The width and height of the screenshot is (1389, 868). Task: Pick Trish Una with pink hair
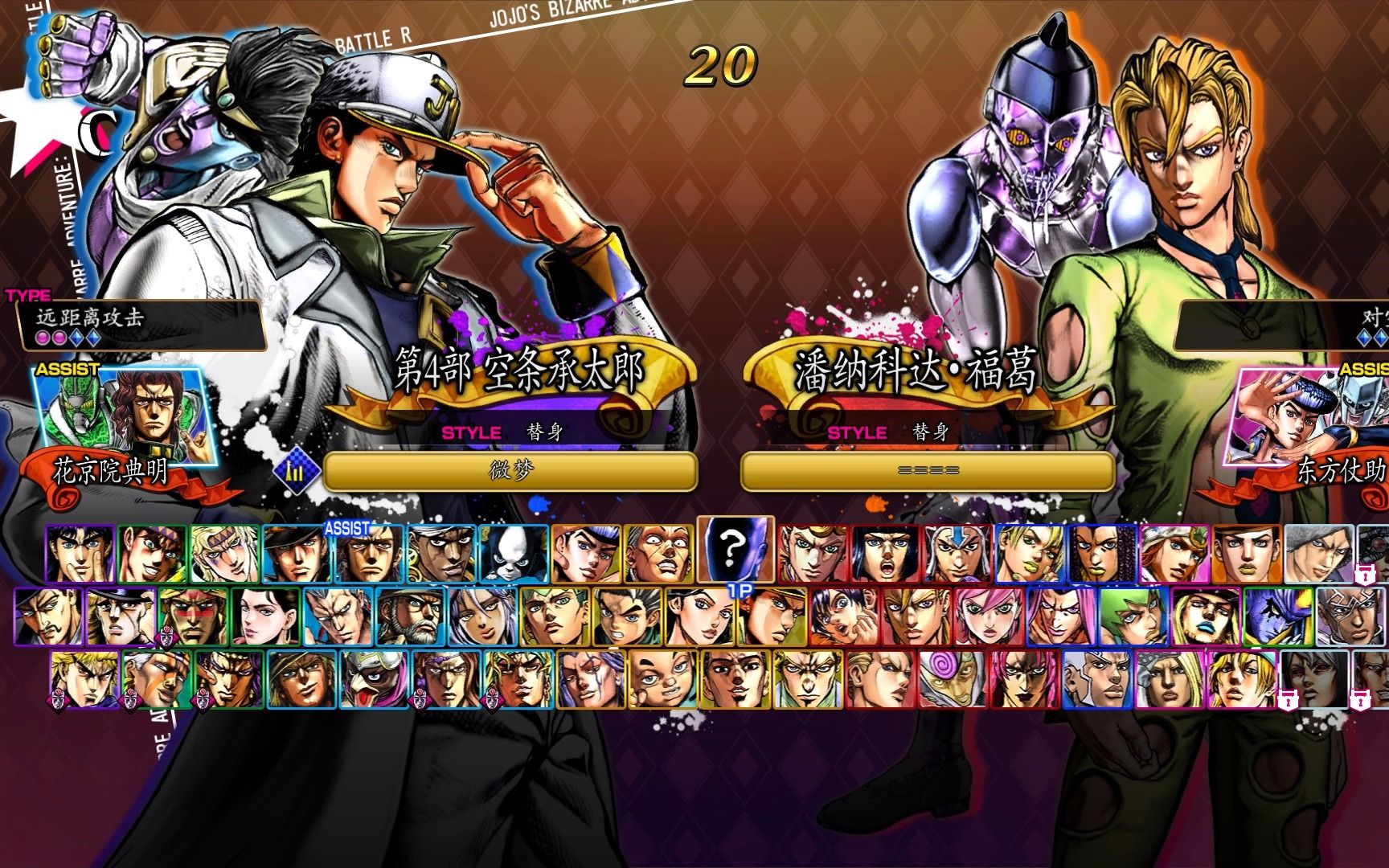[989, 616]
